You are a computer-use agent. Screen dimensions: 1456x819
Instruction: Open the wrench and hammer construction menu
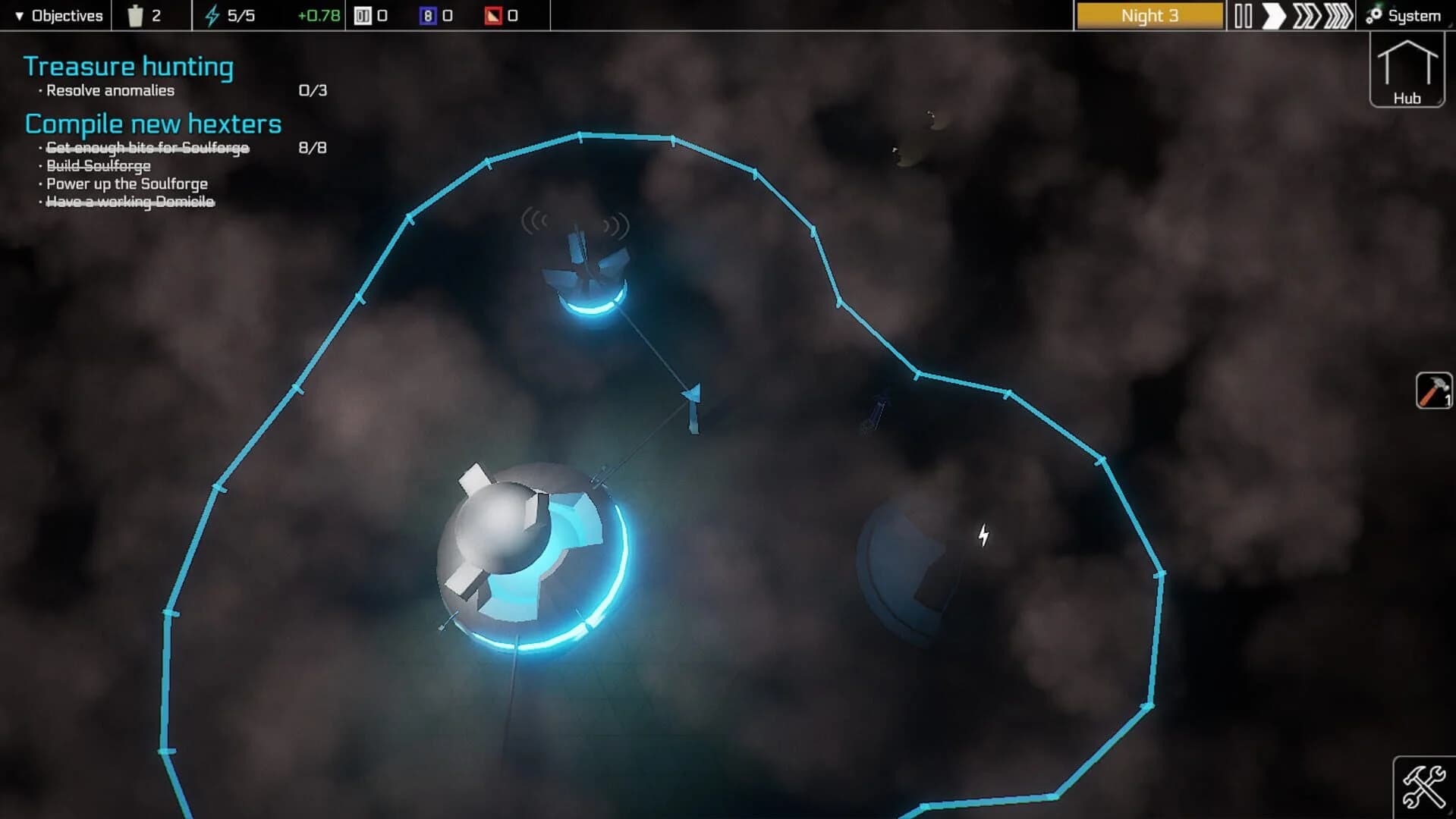pyautogui.click(x=1423, y=786)
